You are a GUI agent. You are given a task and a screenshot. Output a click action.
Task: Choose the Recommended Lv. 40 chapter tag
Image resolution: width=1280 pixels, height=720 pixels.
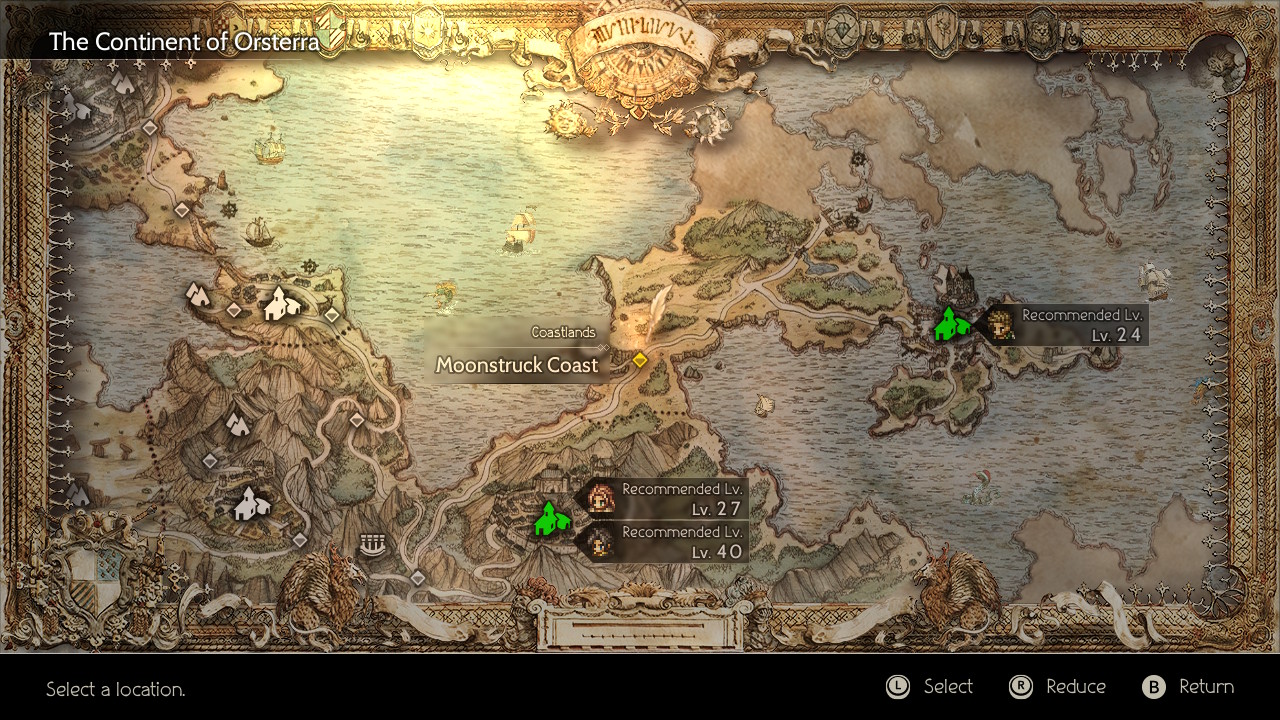pyautogui.click(x=665, y=541)
